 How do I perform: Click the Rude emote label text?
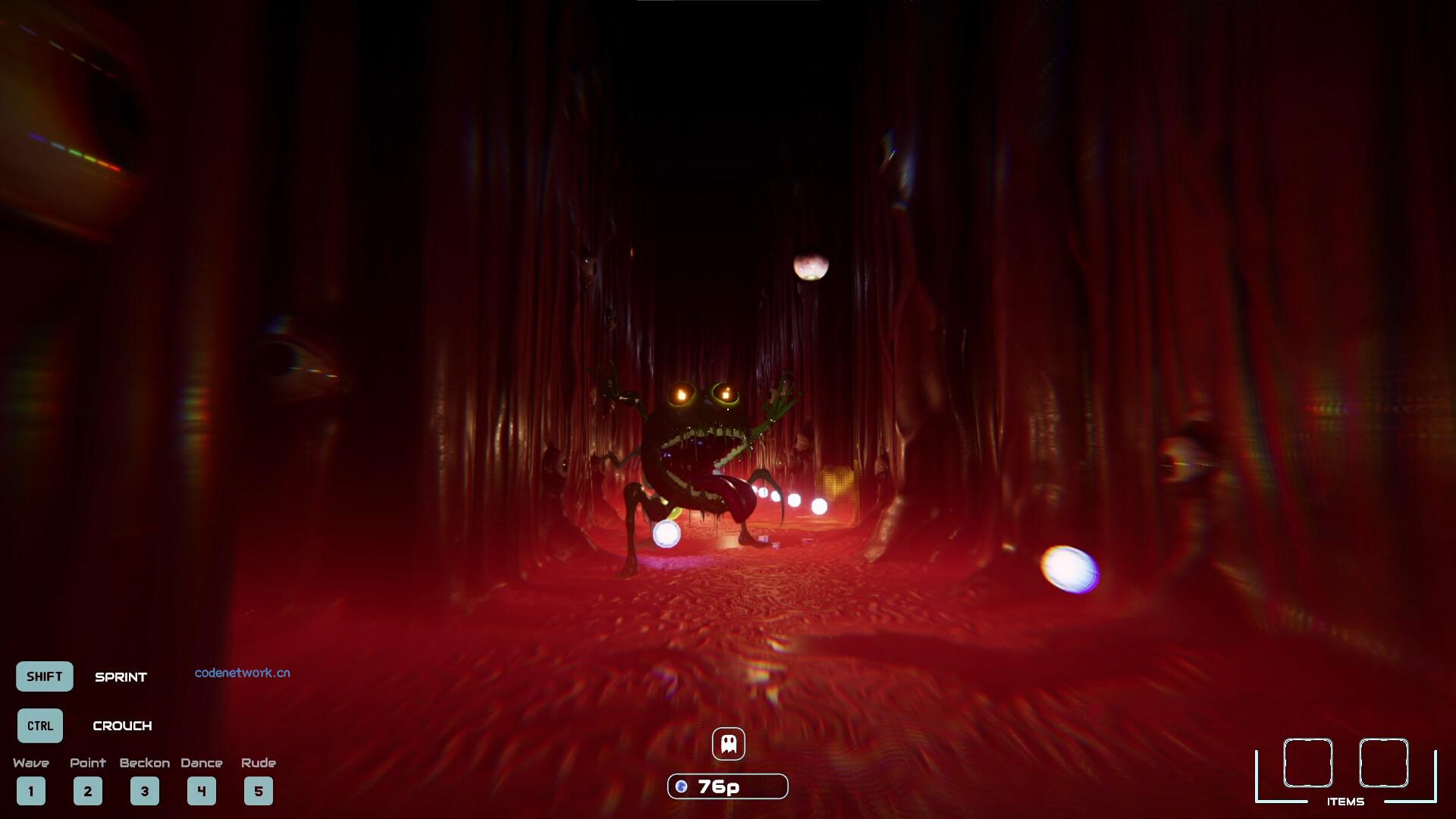(259, 764)
